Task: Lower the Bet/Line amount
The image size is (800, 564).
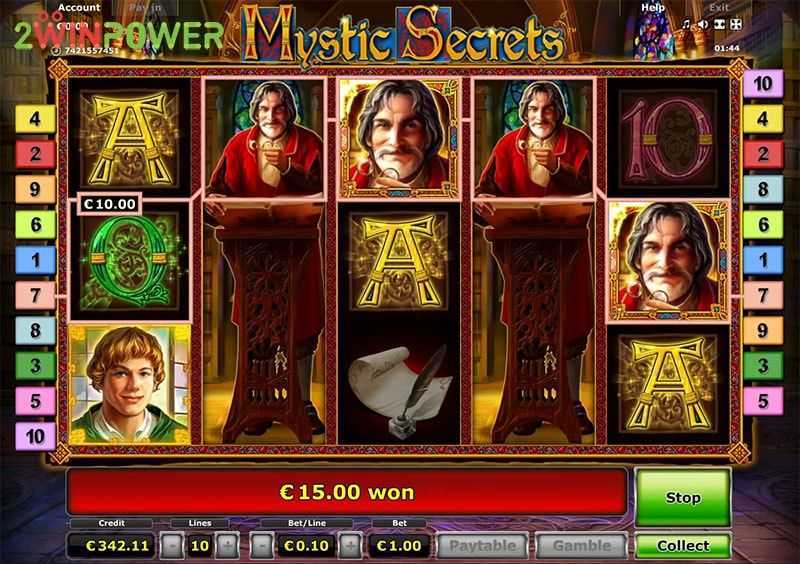Action: pyautogui.click(x=260, y=546)
